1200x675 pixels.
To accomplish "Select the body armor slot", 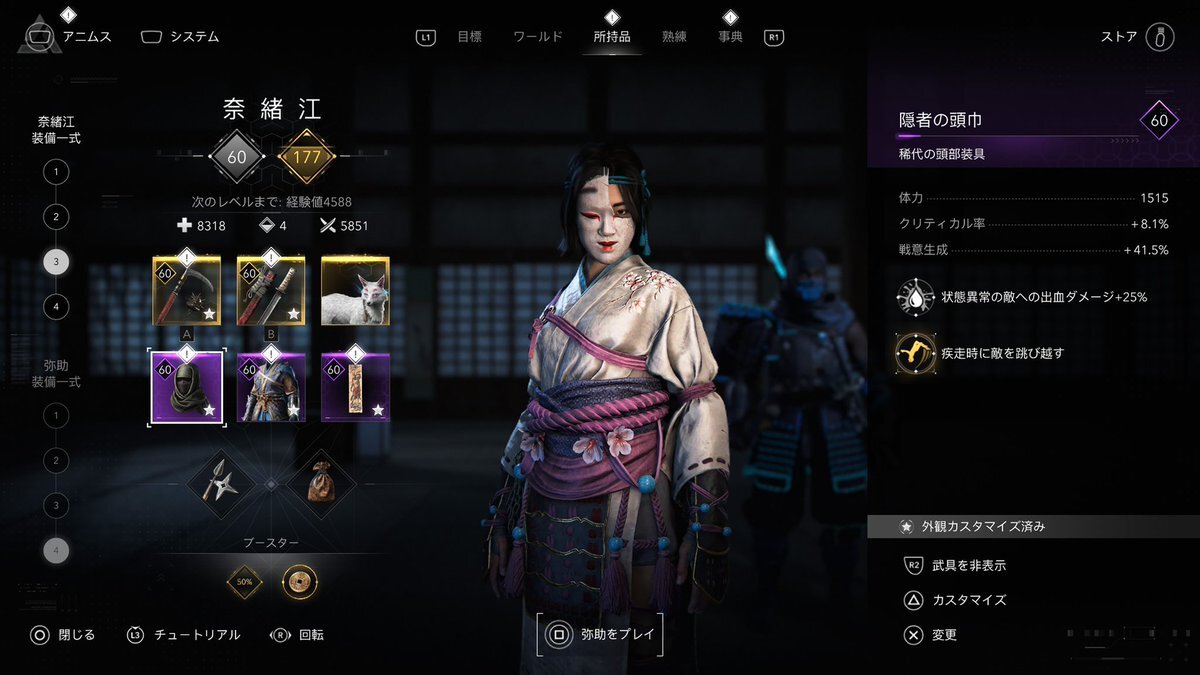I will coord(271,386).
